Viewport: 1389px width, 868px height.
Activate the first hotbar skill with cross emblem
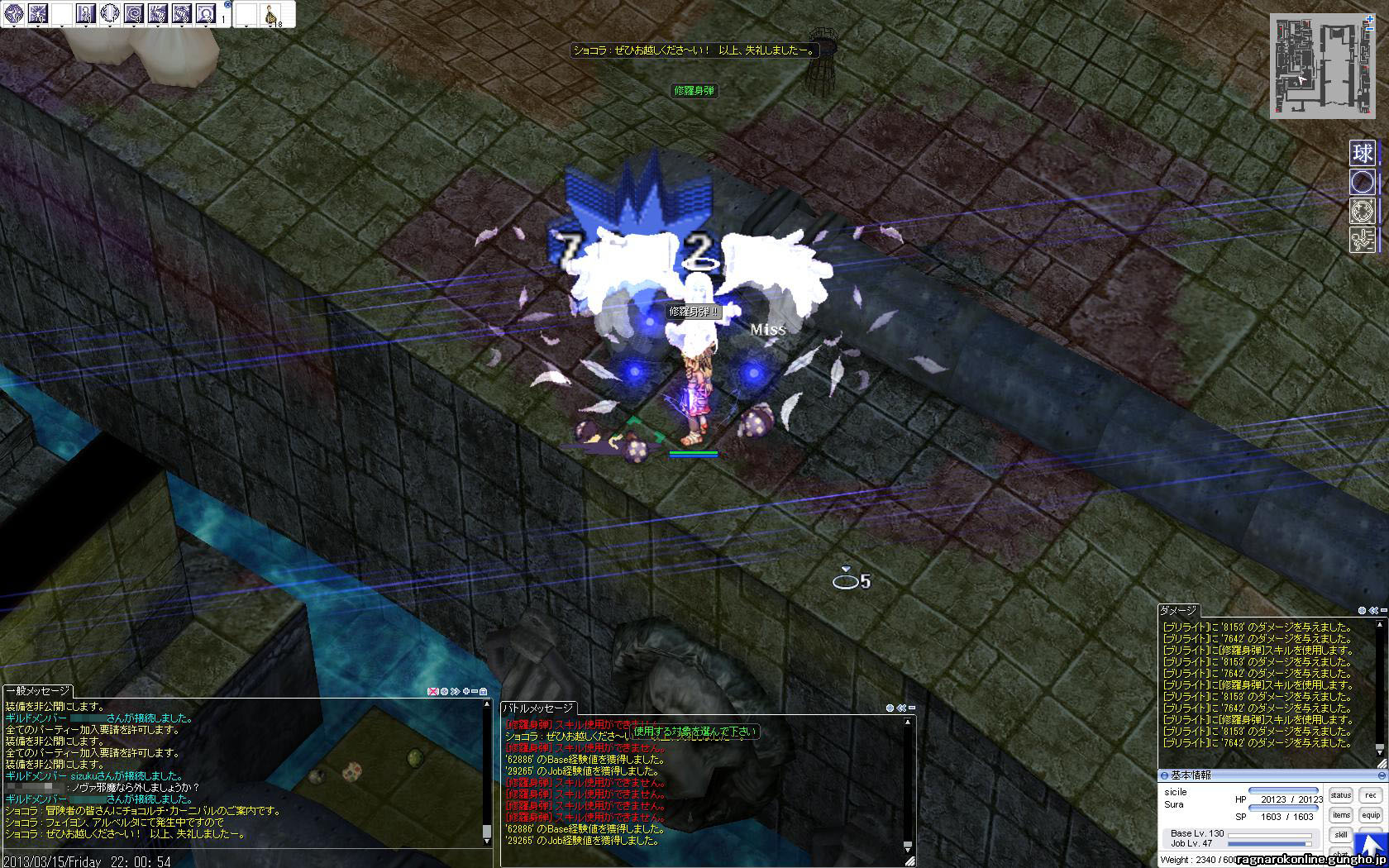(14, 13)
